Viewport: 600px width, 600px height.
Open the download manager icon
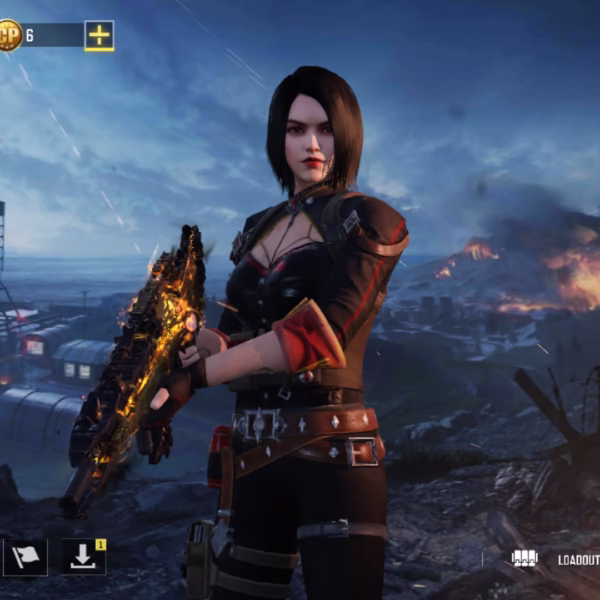[x=84, y=557]
